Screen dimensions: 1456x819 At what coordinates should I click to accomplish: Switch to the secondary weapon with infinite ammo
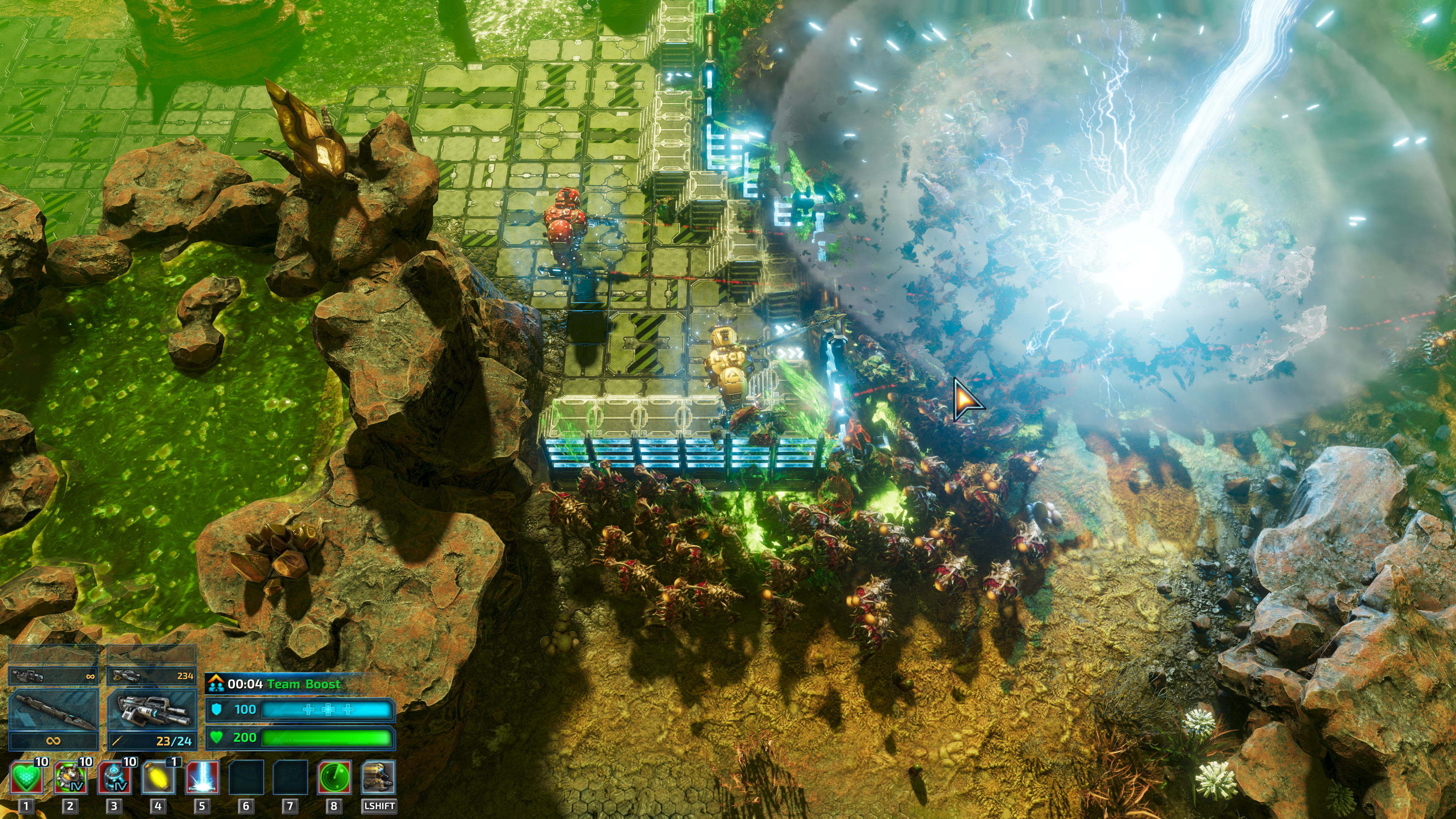click(54, 675)
